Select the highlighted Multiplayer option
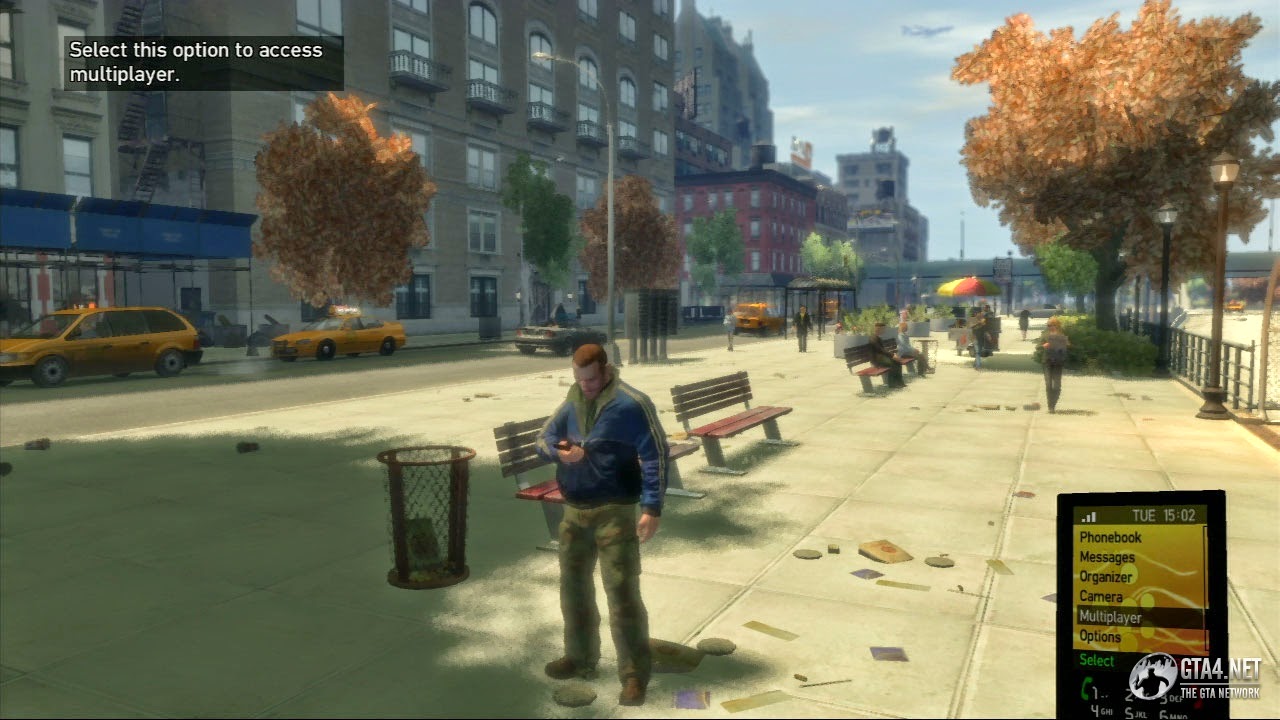 coord(1110,618)
